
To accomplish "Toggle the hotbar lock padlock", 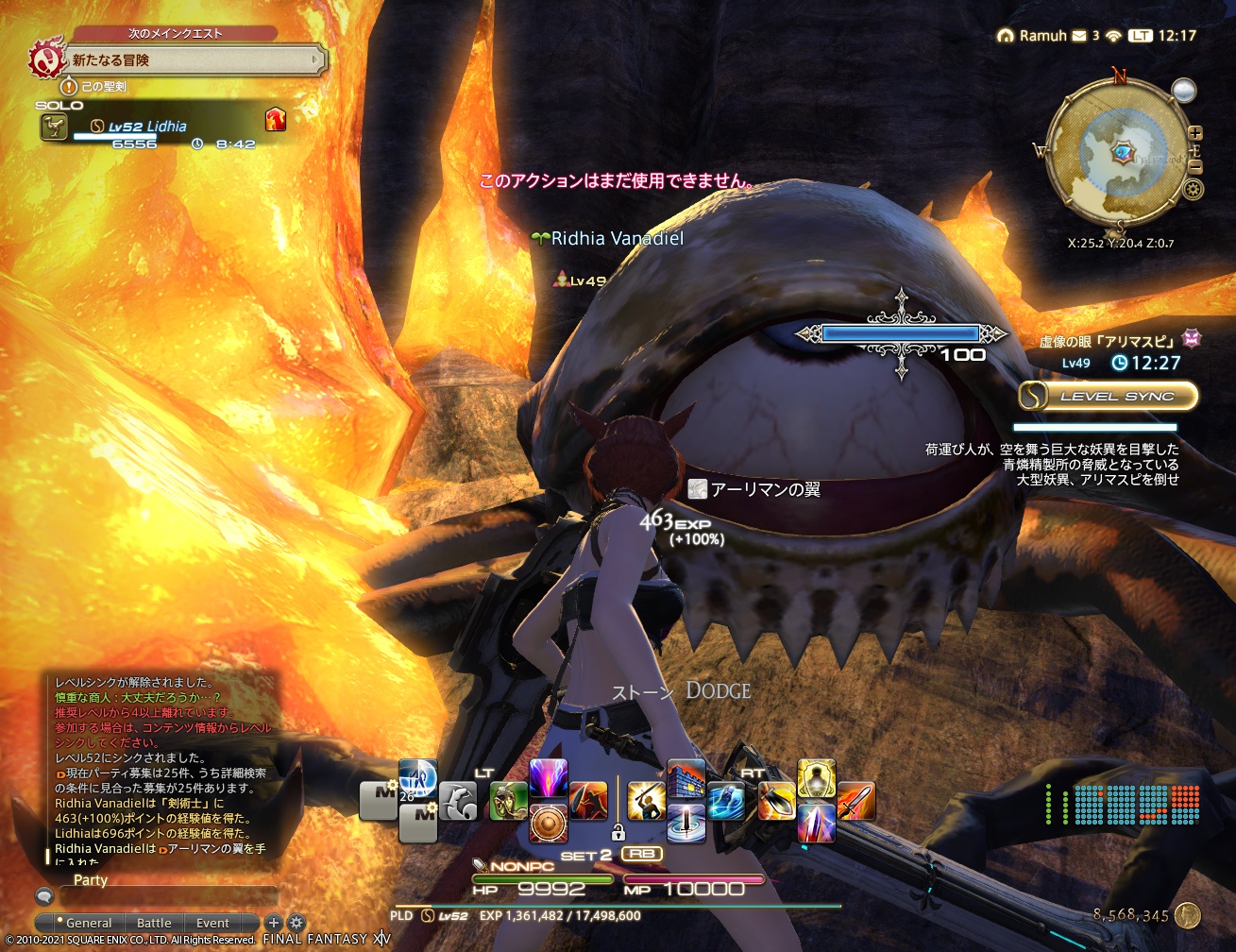I will click(x=618, y=832).
